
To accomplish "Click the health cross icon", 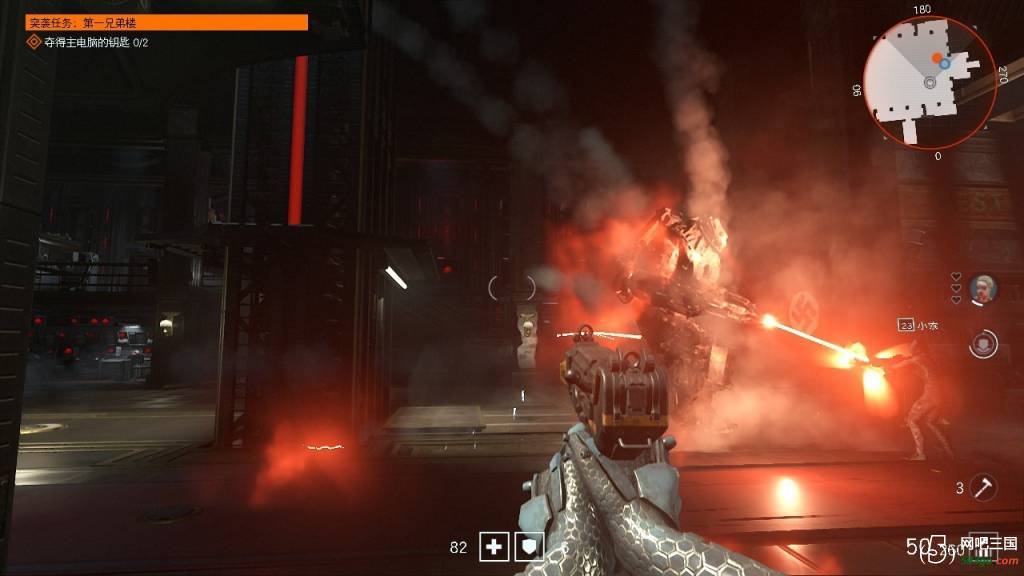I will [x=492, y=546].
